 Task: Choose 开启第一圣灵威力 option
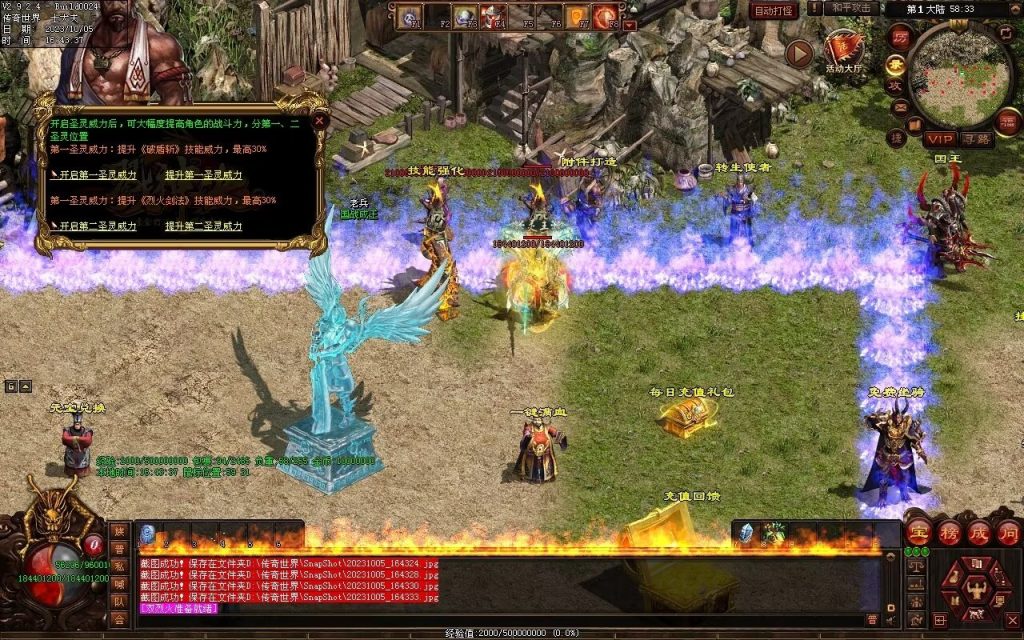[97, 174]
